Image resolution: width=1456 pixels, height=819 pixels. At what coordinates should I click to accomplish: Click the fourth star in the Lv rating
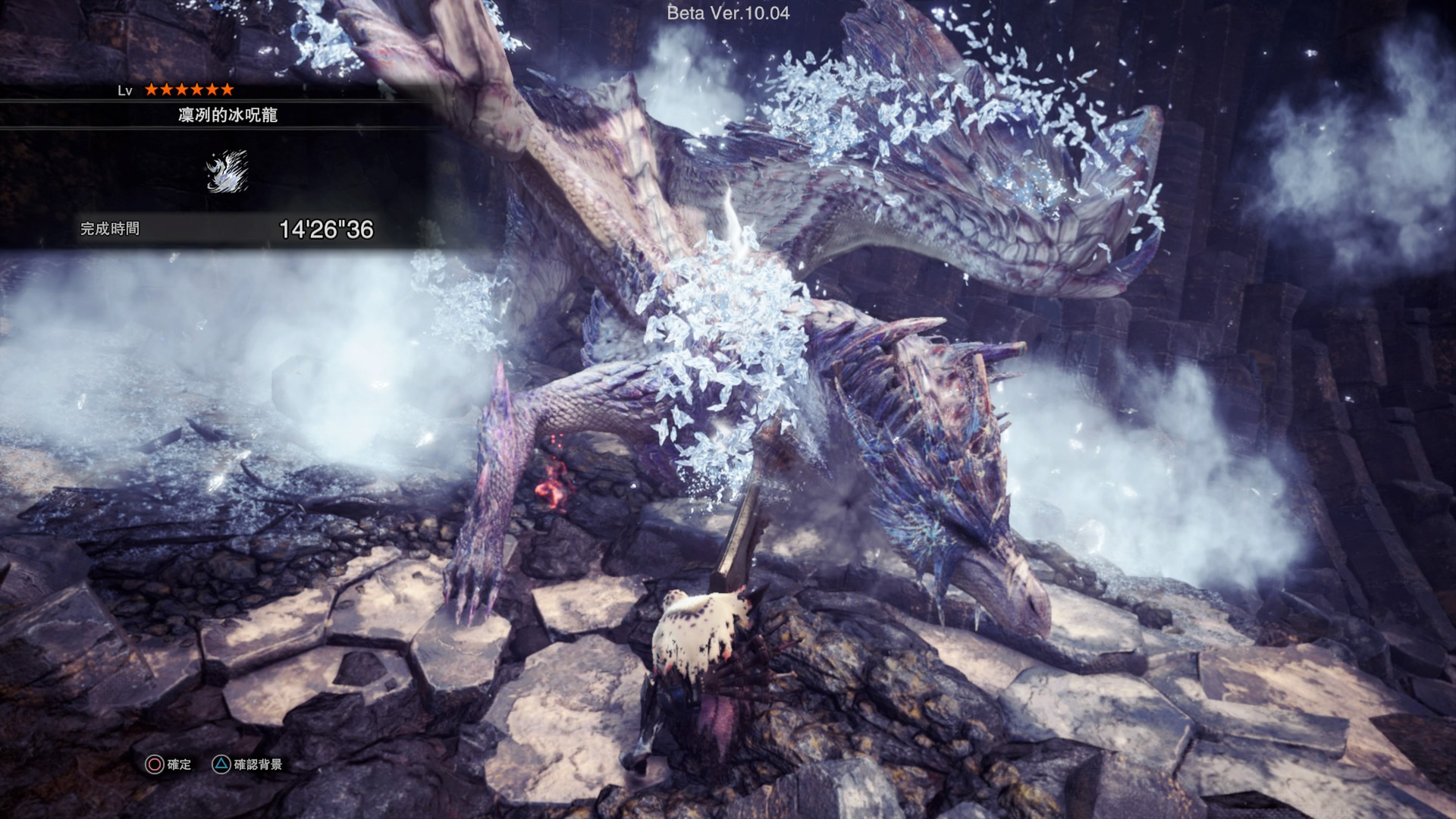click(x=198, y=89)
